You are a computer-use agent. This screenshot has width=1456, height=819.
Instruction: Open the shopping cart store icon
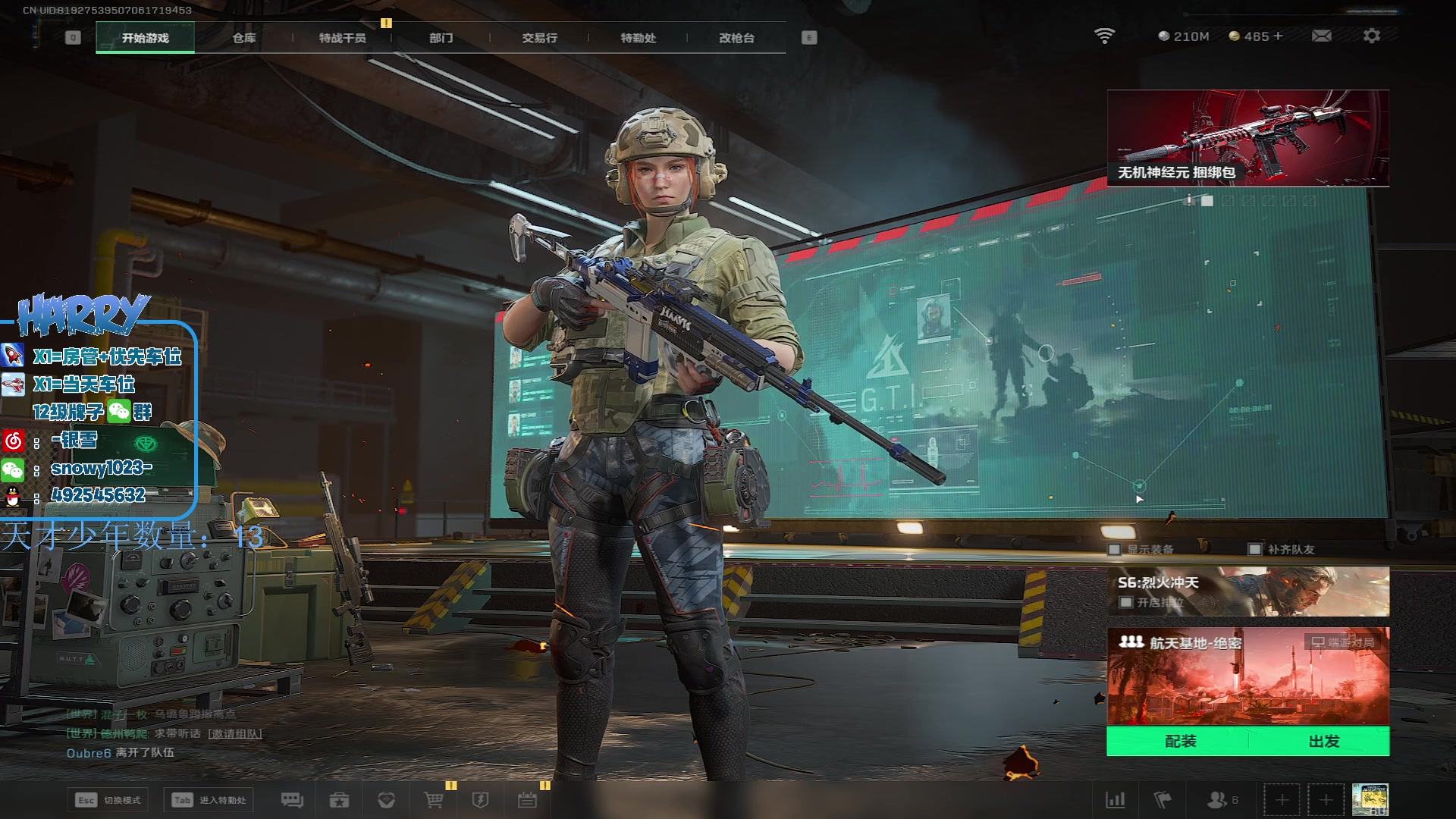434,800
